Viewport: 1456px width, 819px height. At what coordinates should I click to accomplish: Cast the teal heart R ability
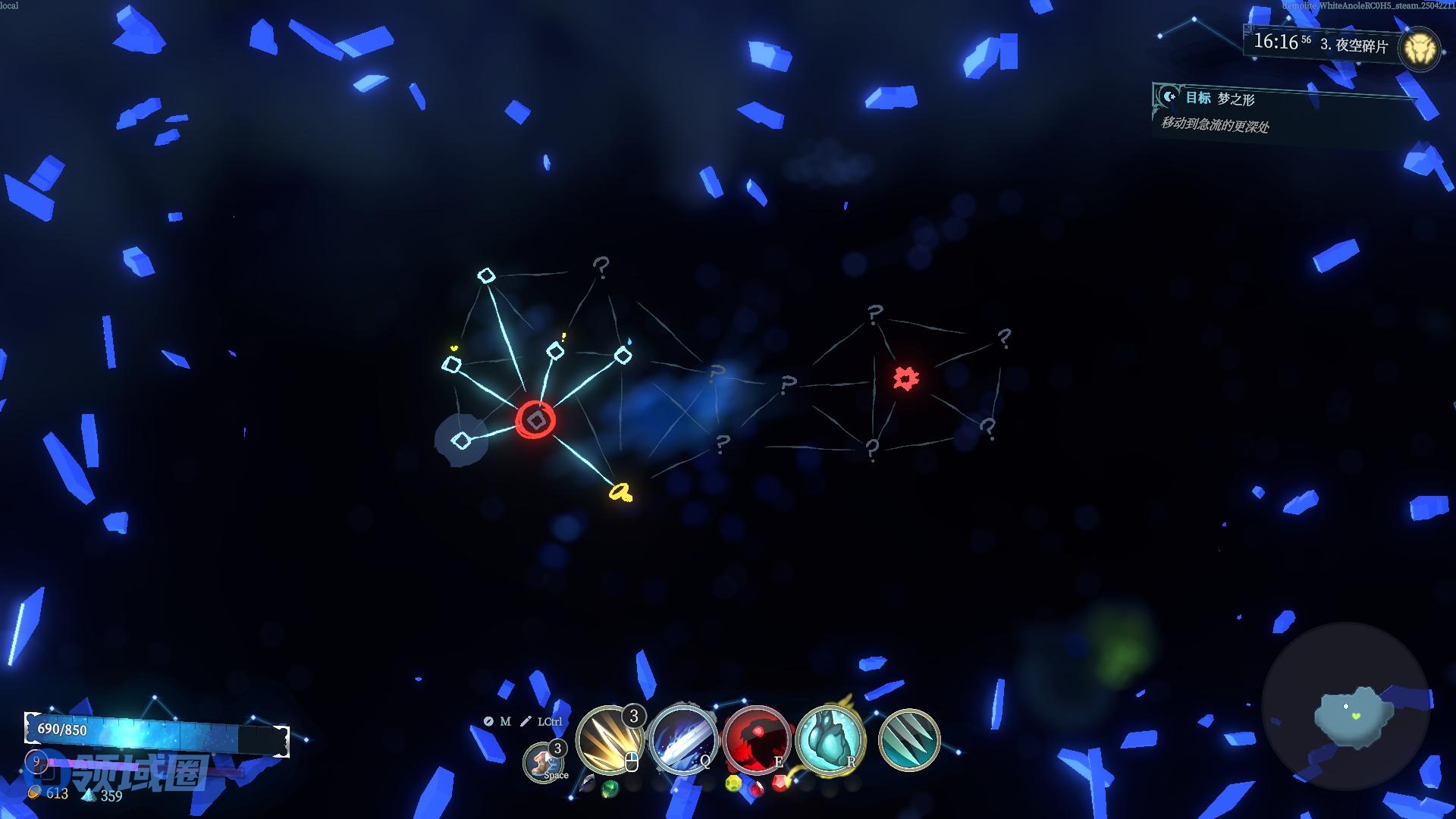coord(830,739)
